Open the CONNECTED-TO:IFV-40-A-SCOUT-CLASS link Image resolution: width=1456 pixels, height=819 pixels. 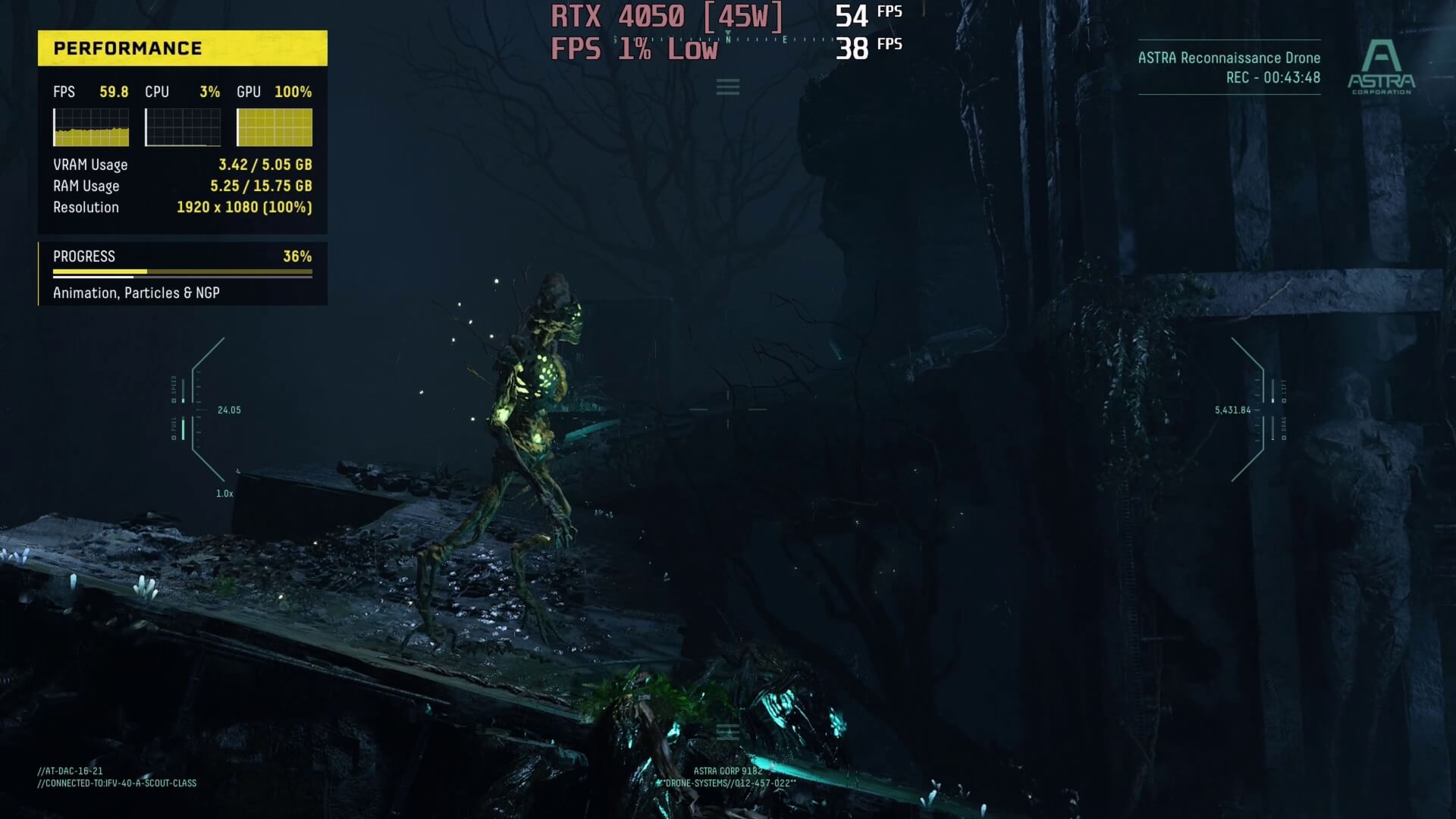click(116, 783)
